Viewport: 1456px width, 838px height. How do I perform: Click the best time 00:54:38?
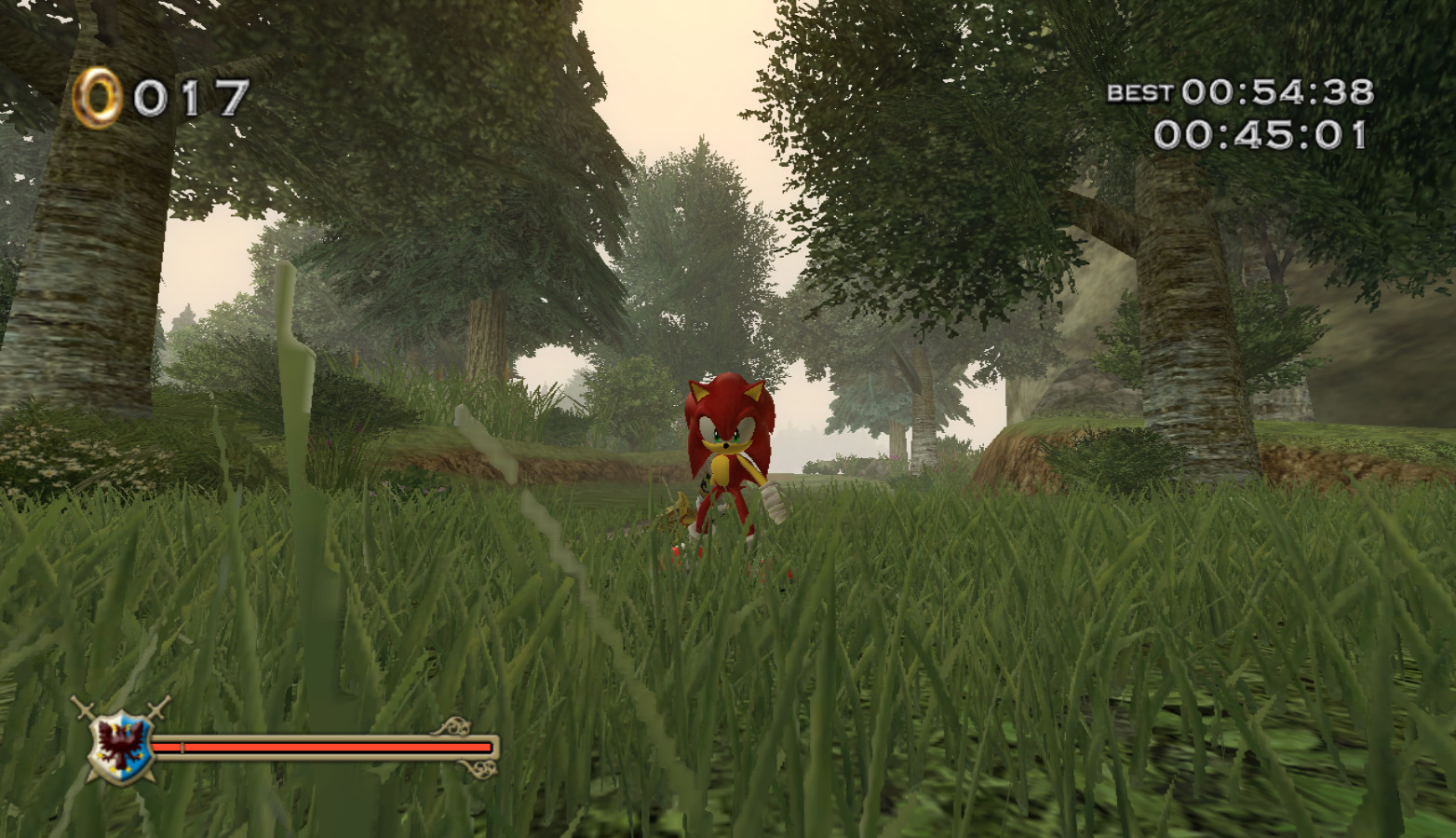[1275, 91]
